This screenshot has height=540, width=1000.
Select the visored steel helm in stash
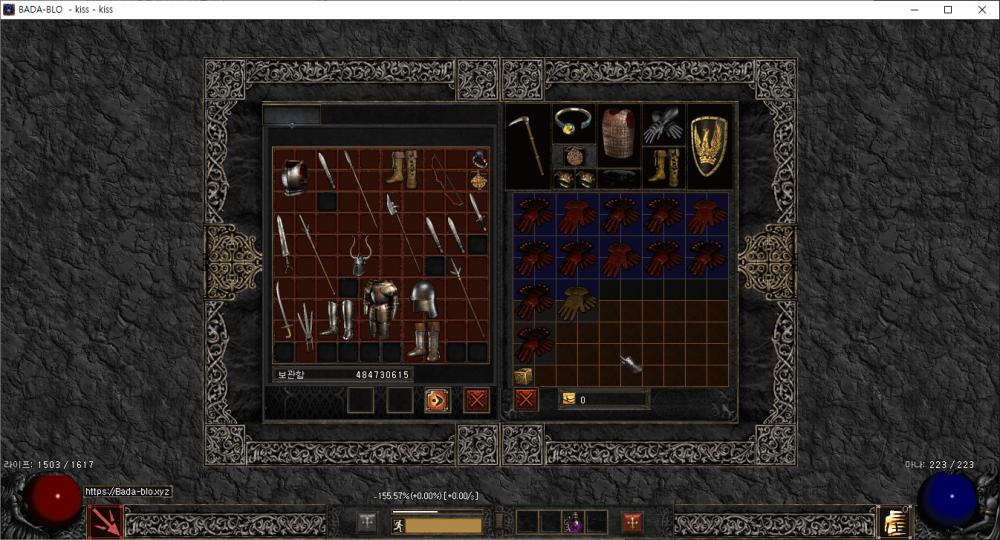(424, 298)
